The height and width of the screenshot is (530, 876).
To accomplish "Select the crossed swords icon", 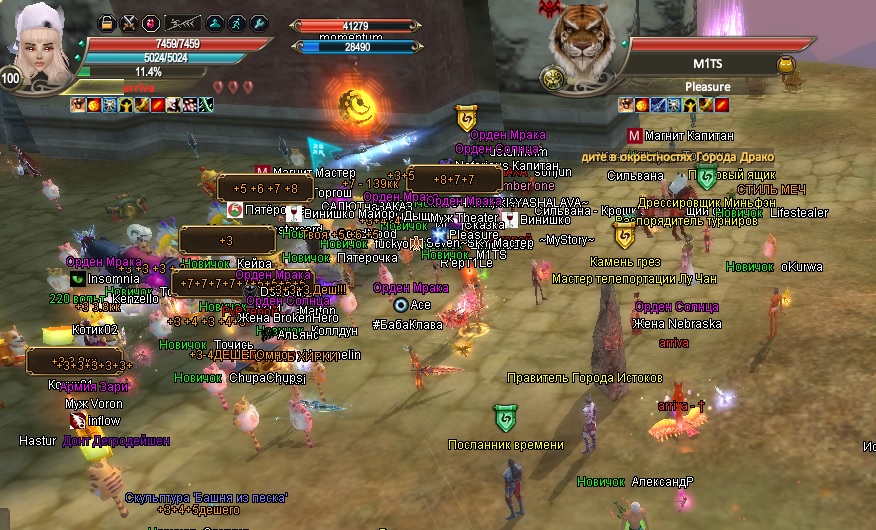I will 129,23.
